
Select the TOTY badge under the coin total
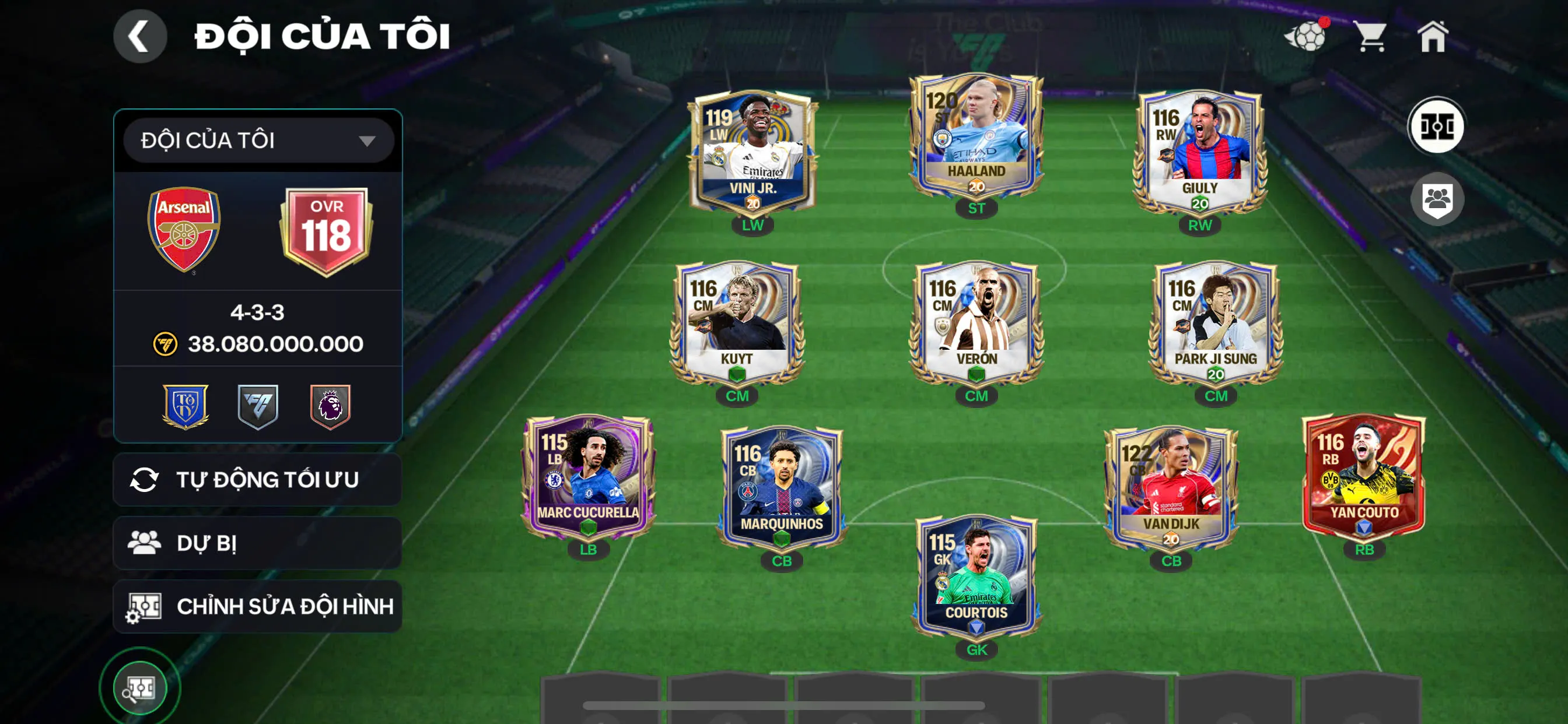[x=184, y=406]
